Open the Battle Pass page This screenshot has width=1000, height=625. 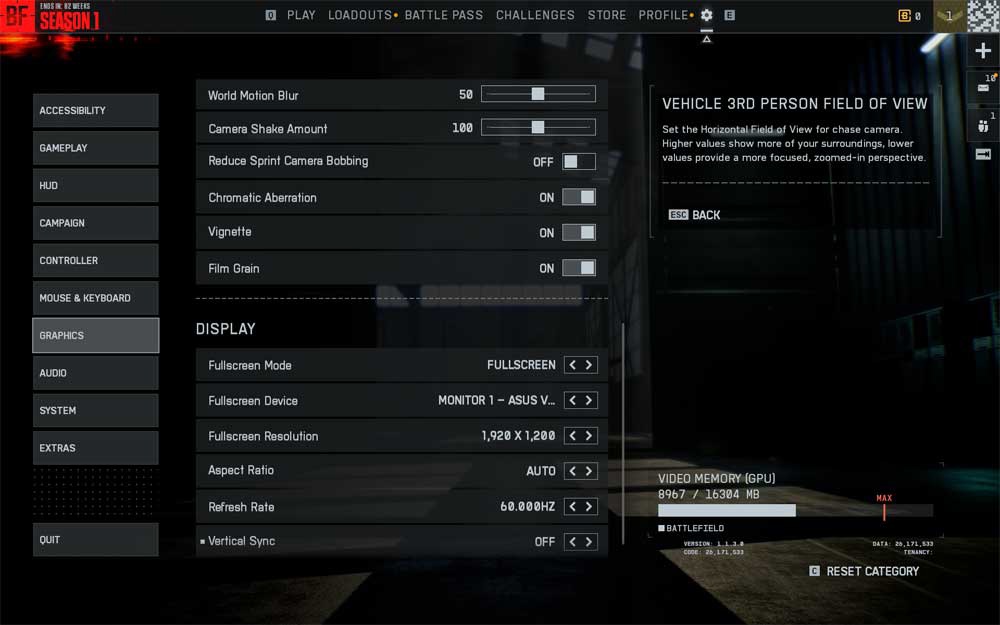[x=444, y=15]
